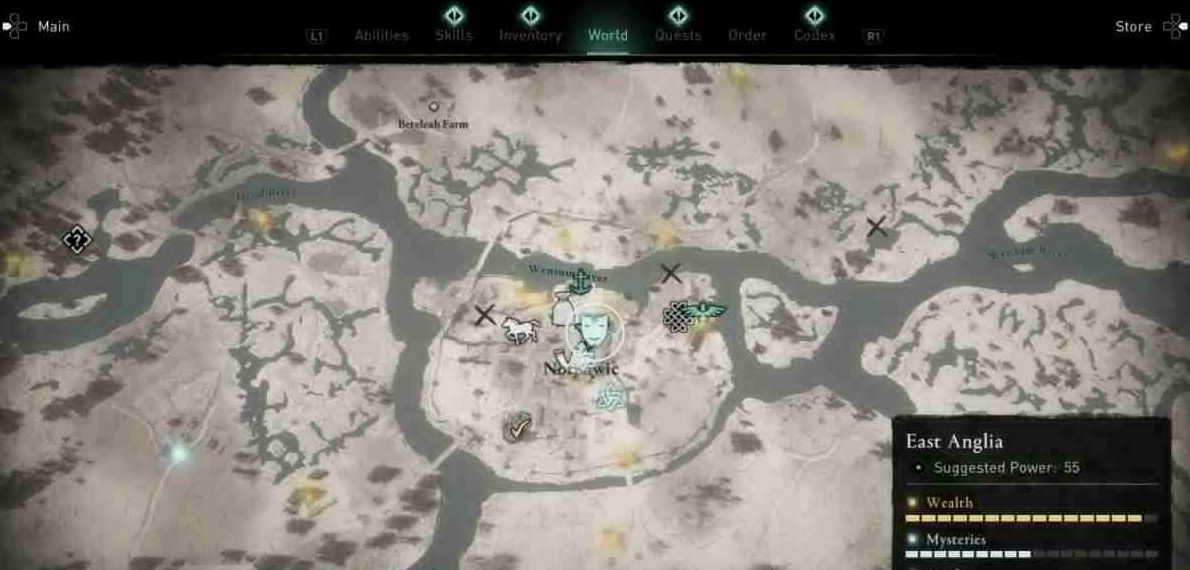Select the raven synchronization point marker
The image size is (1190, 570).
pyautogui.click(x=708, y=311)
